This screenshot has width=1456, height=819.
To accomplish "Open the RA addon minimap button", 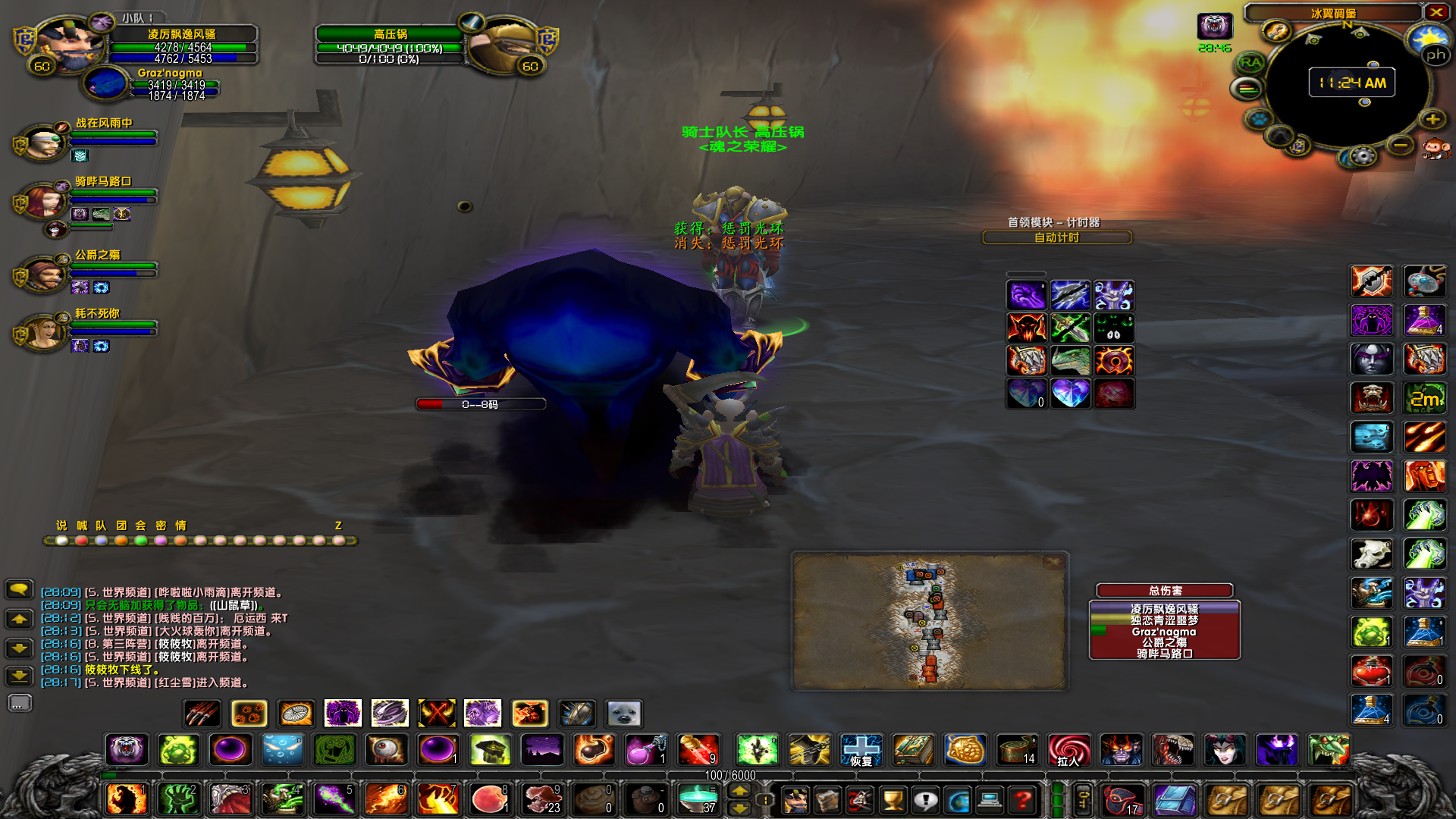I will (x=1250, y=63).
